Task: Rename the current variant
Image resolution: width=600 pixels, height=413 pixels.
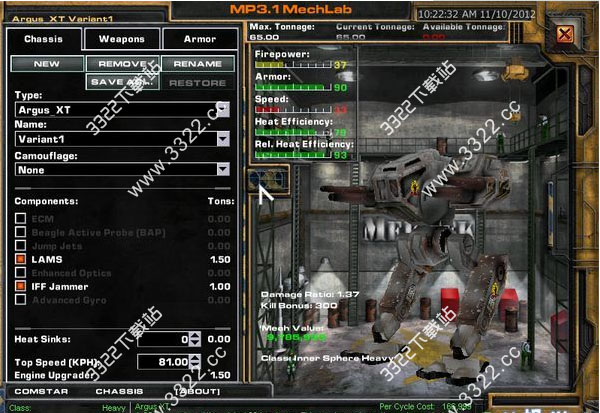Action: pyautogui.click(x=197, y=63)
